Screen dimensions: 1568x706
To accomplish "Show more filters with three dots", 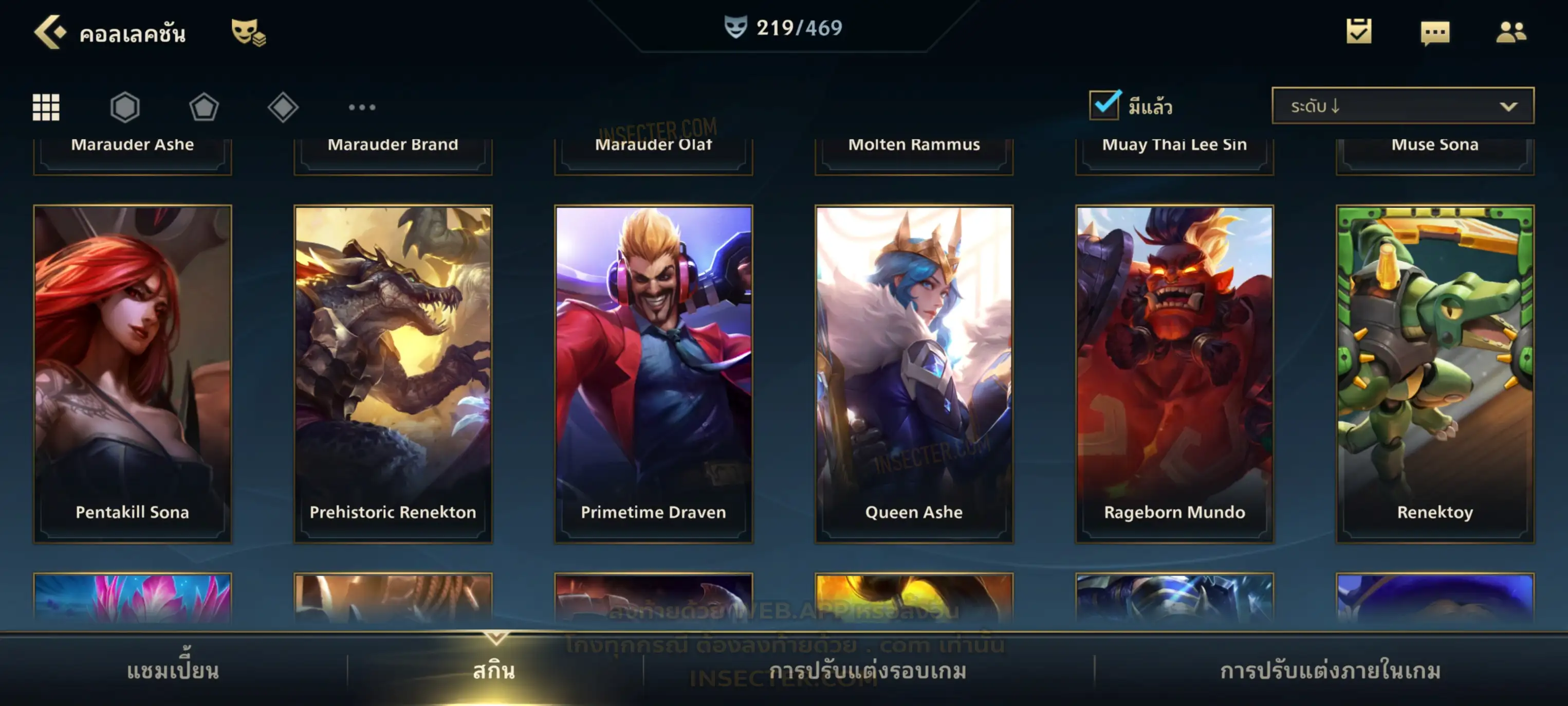I will point(362,107).
